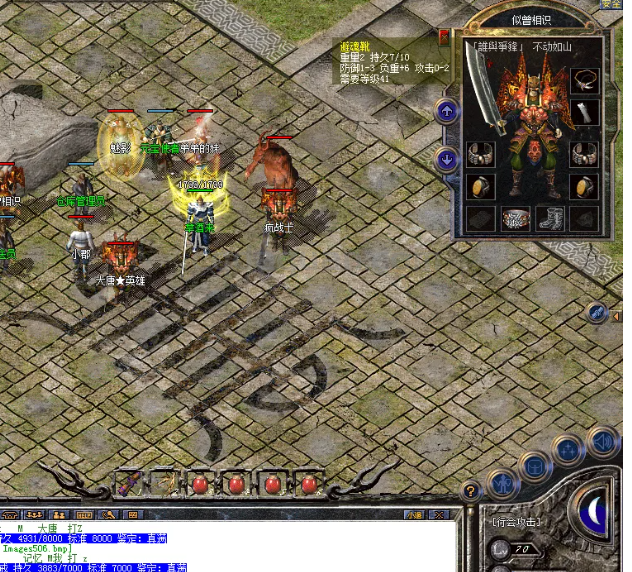Open the character figure round button
632x572 pixels.
pyautogui.click(x=502, y=483)
